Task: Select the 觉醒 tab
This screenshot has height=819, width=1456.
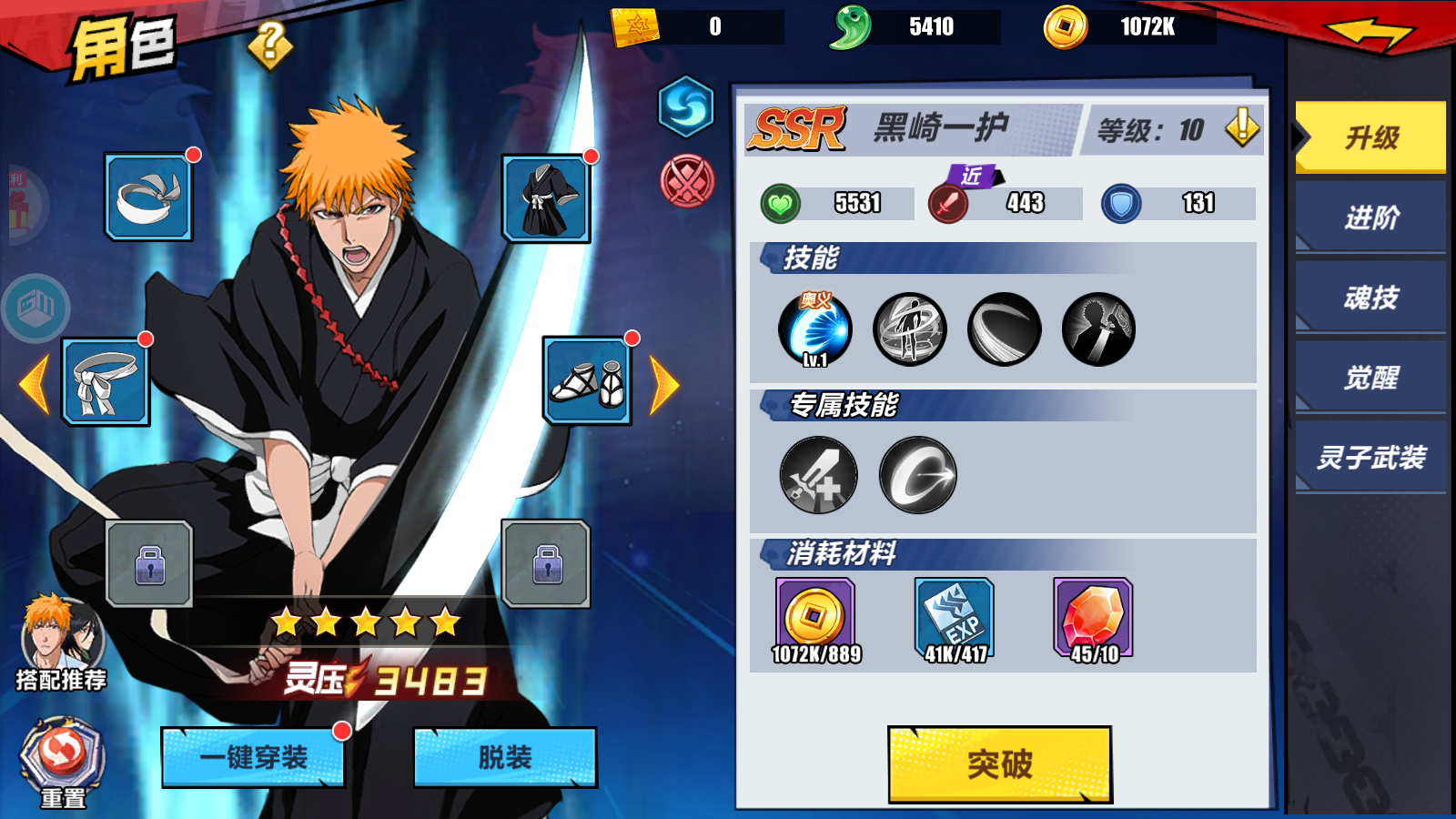Action: tap(1369, 377)
